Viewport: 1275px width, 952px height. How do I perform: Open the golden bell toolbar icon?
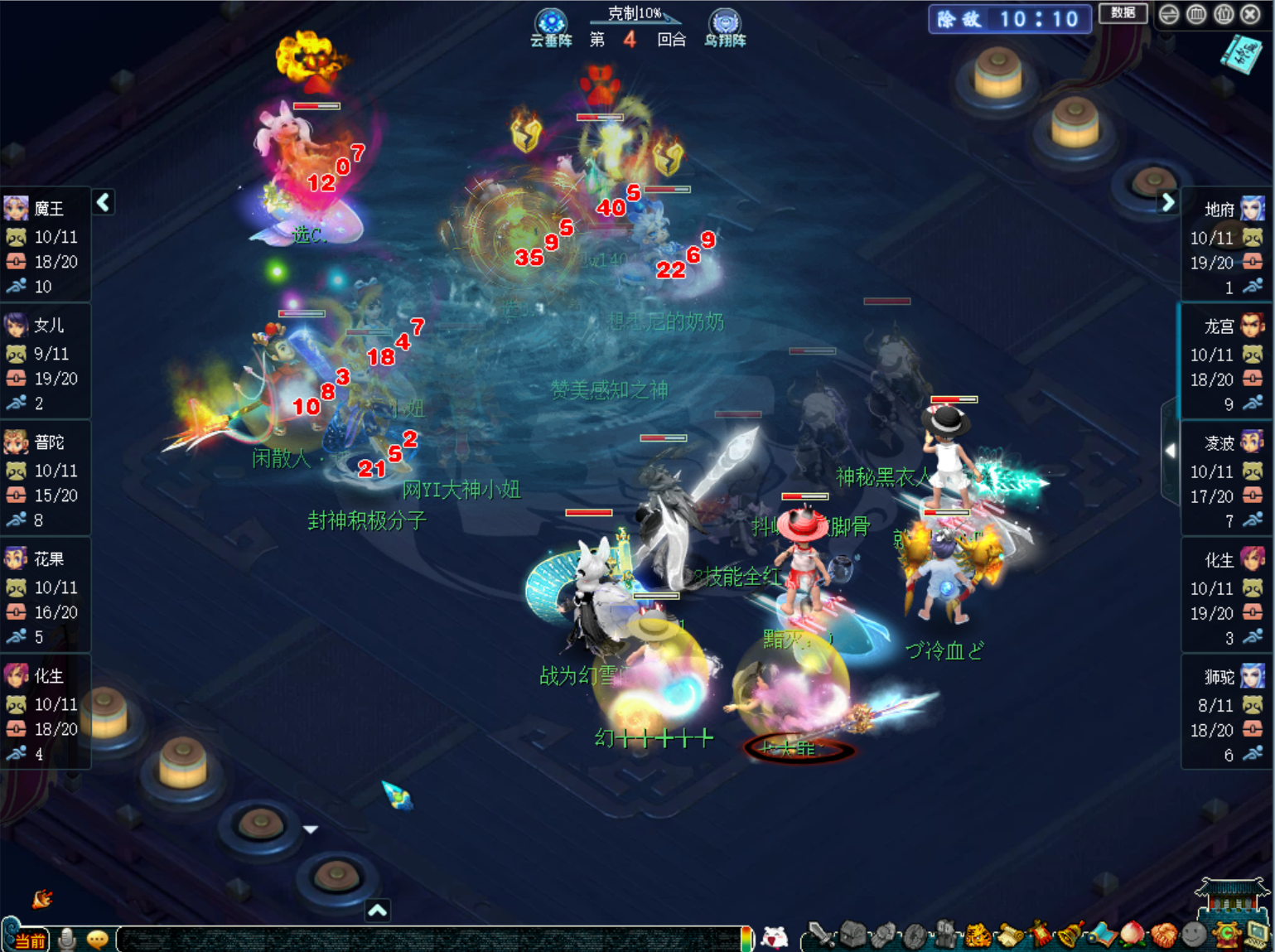click(1070, 935)
